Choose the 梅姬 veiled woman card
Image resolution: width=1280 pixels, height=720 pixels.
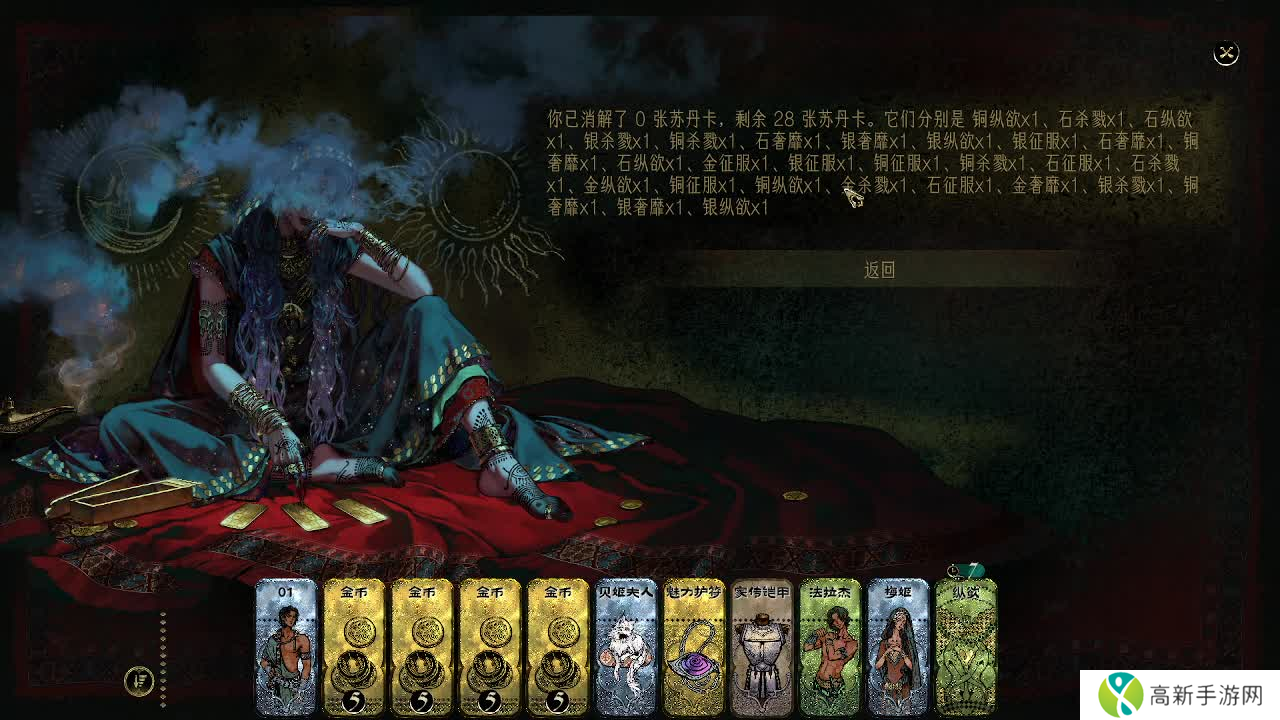pyautogui.click(x=898, y=647)
